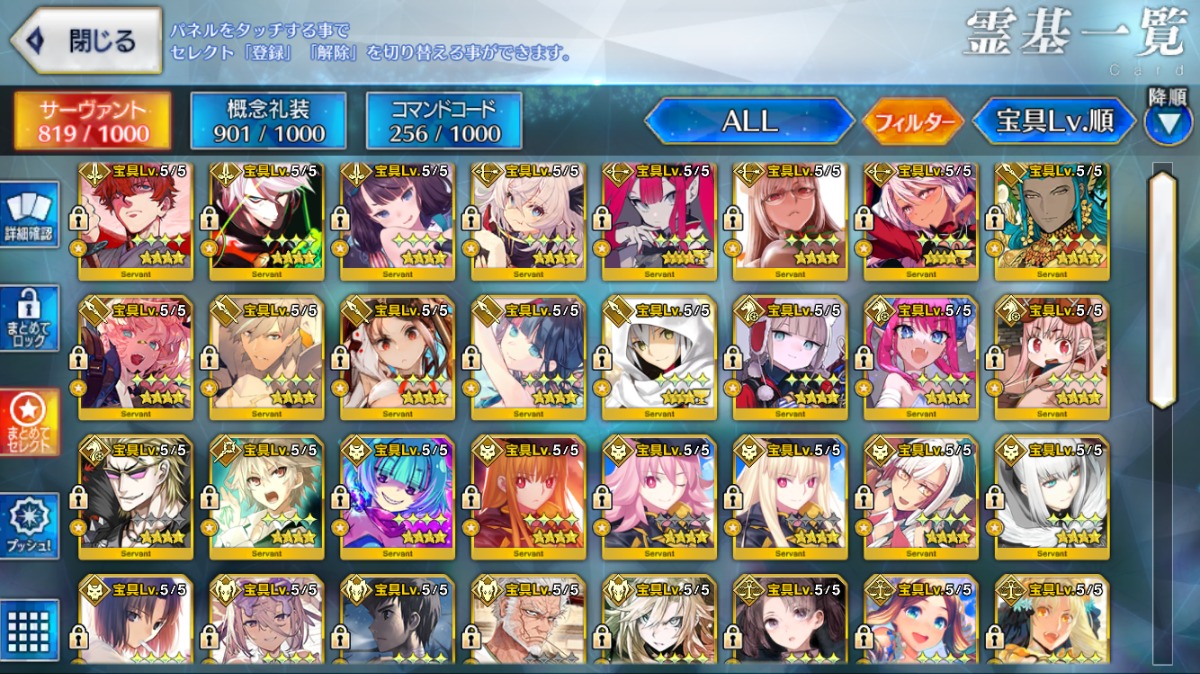Switch to the サーヴァント tab
1200x674 pixels.
(x=92, y=121)
